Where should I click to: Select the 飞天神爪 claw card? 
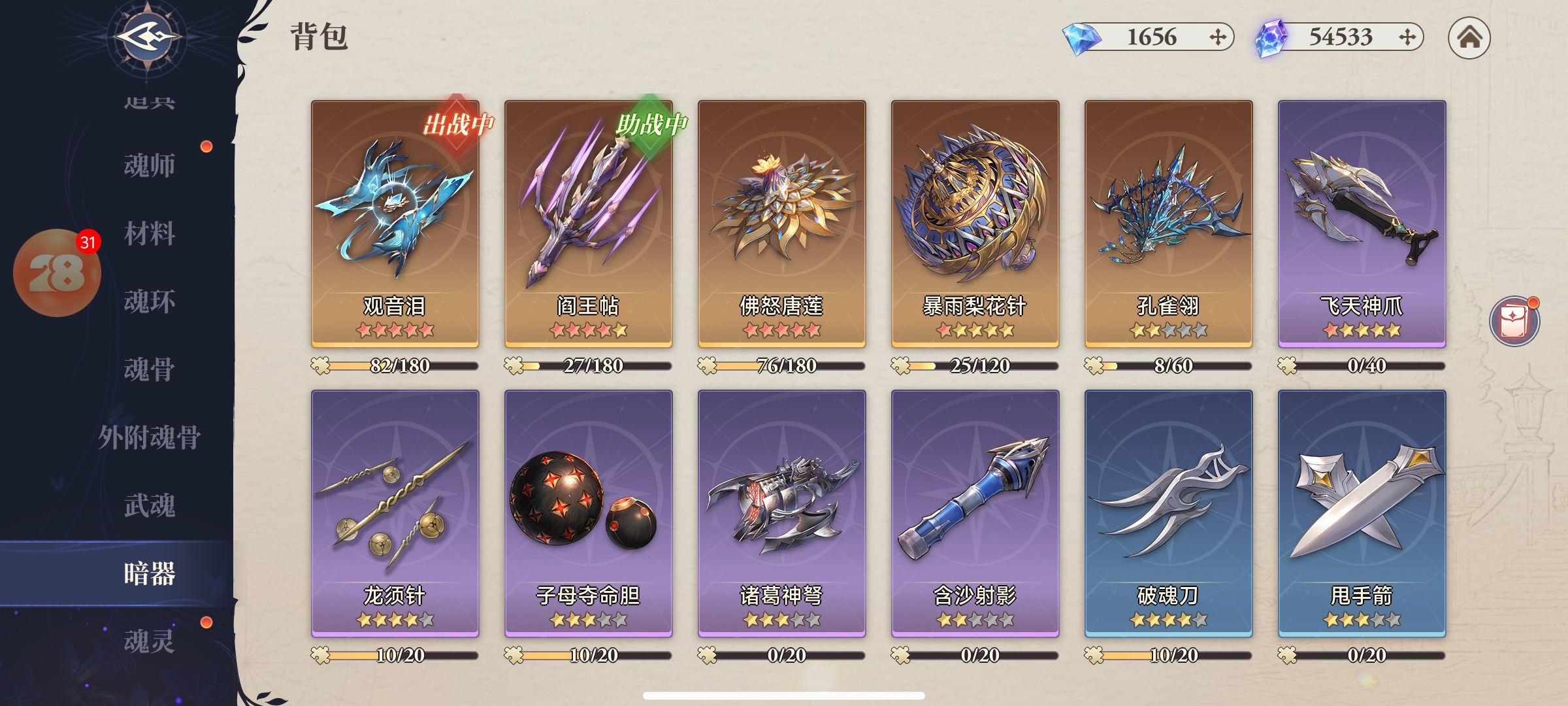point(1362,222)
